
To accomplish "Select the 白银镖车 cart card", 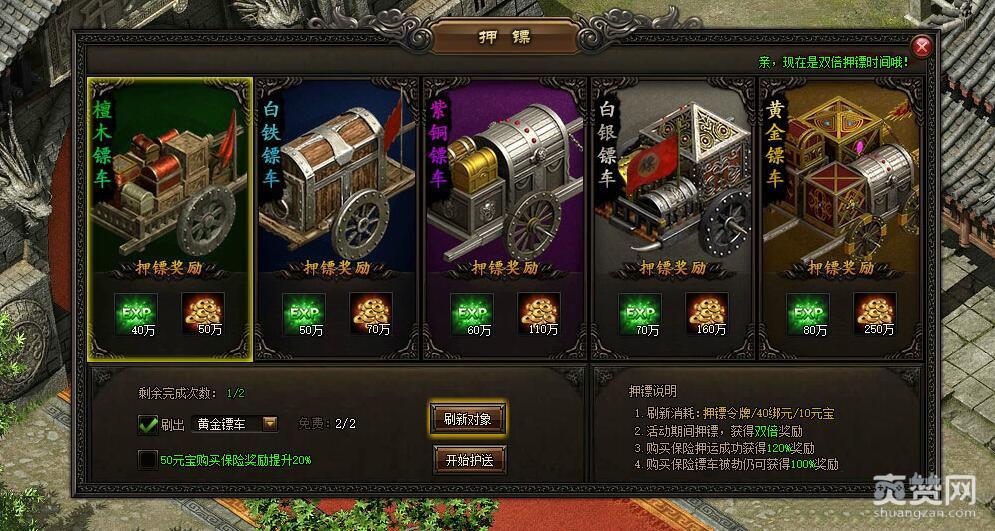I will click(x=672, y=180).
